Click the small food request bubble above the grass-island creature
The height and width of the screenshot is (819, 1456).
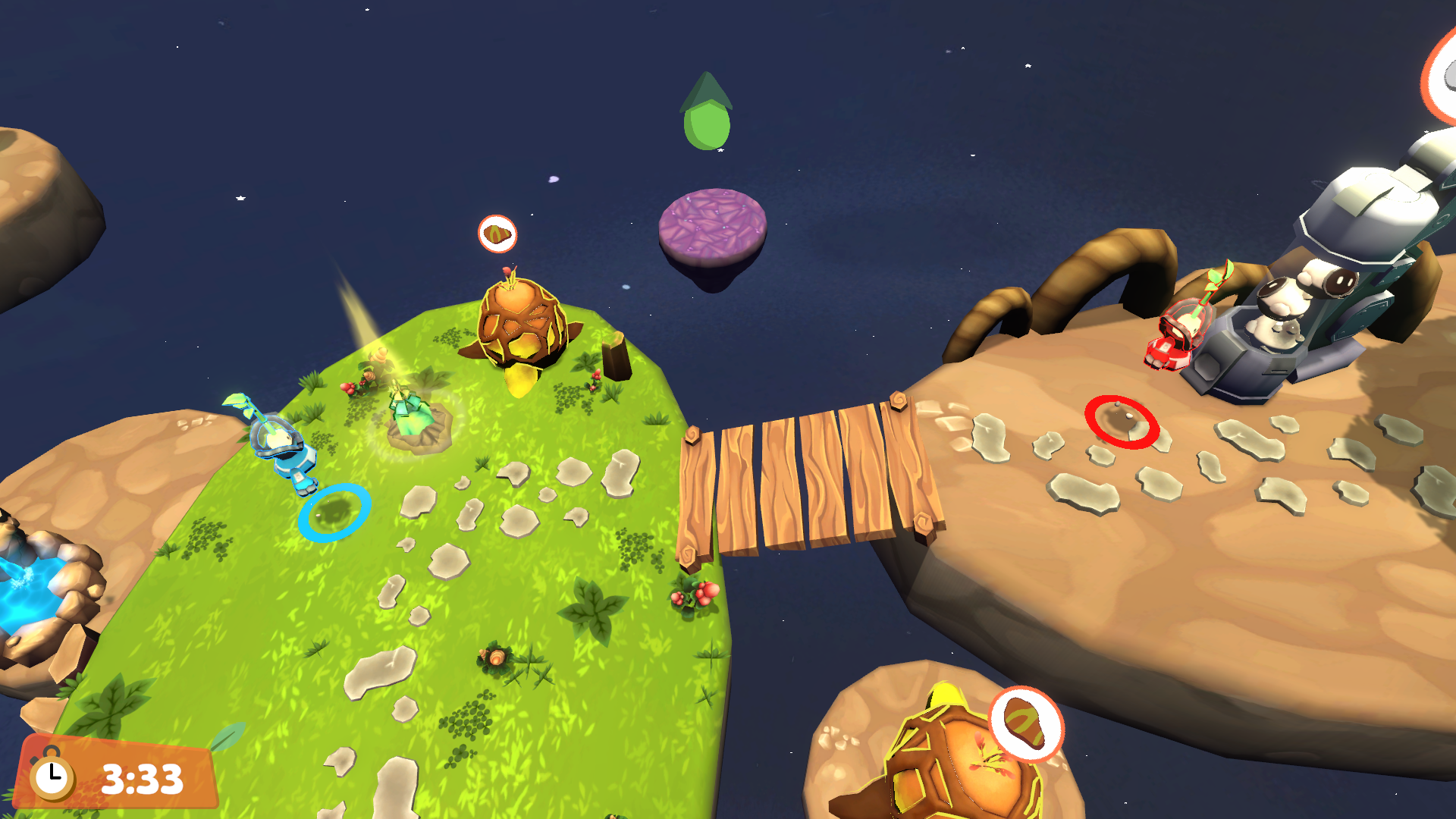click(497, 234)
